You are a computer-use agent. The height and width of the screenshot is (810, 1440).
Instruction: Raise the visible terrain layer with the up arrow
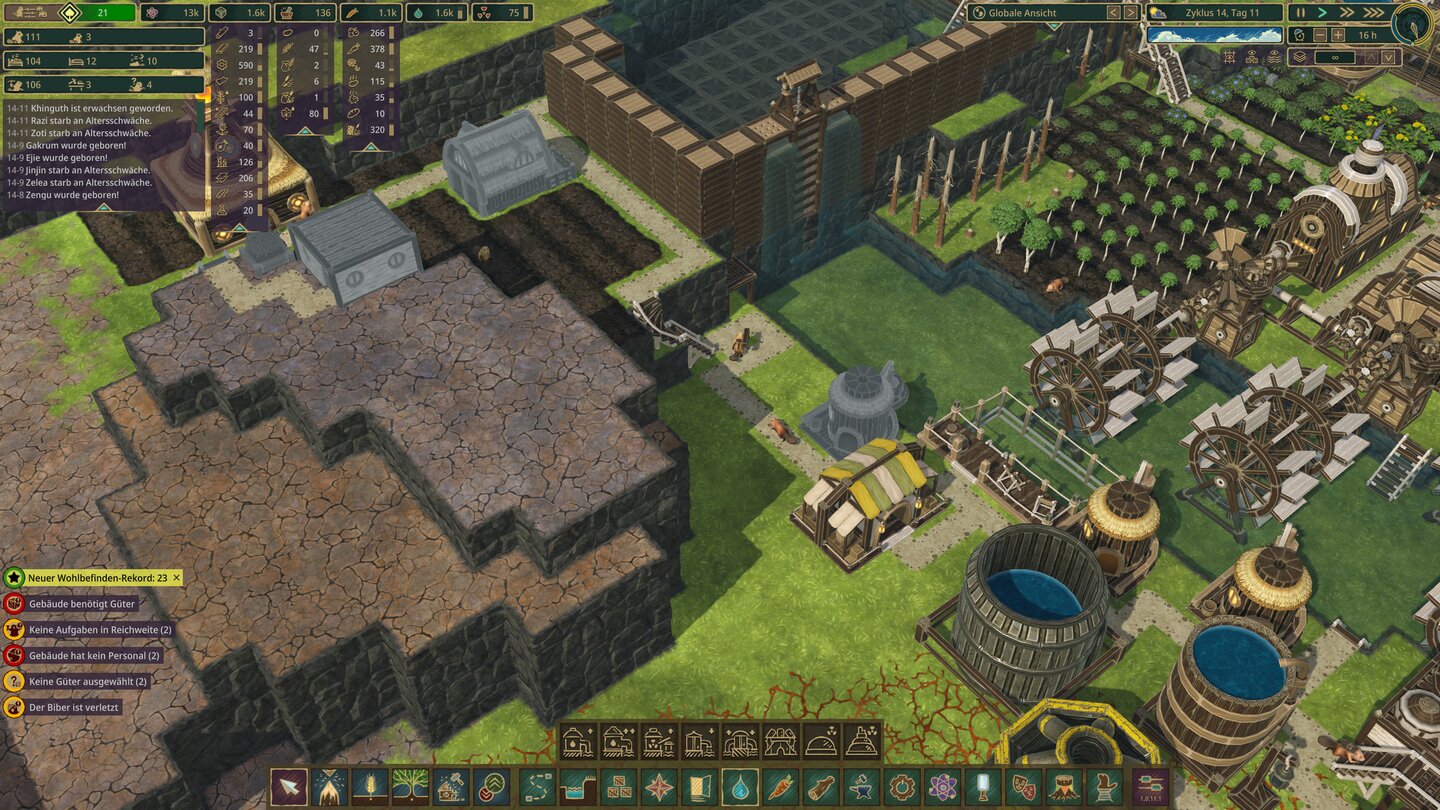tap(1371, 56)
